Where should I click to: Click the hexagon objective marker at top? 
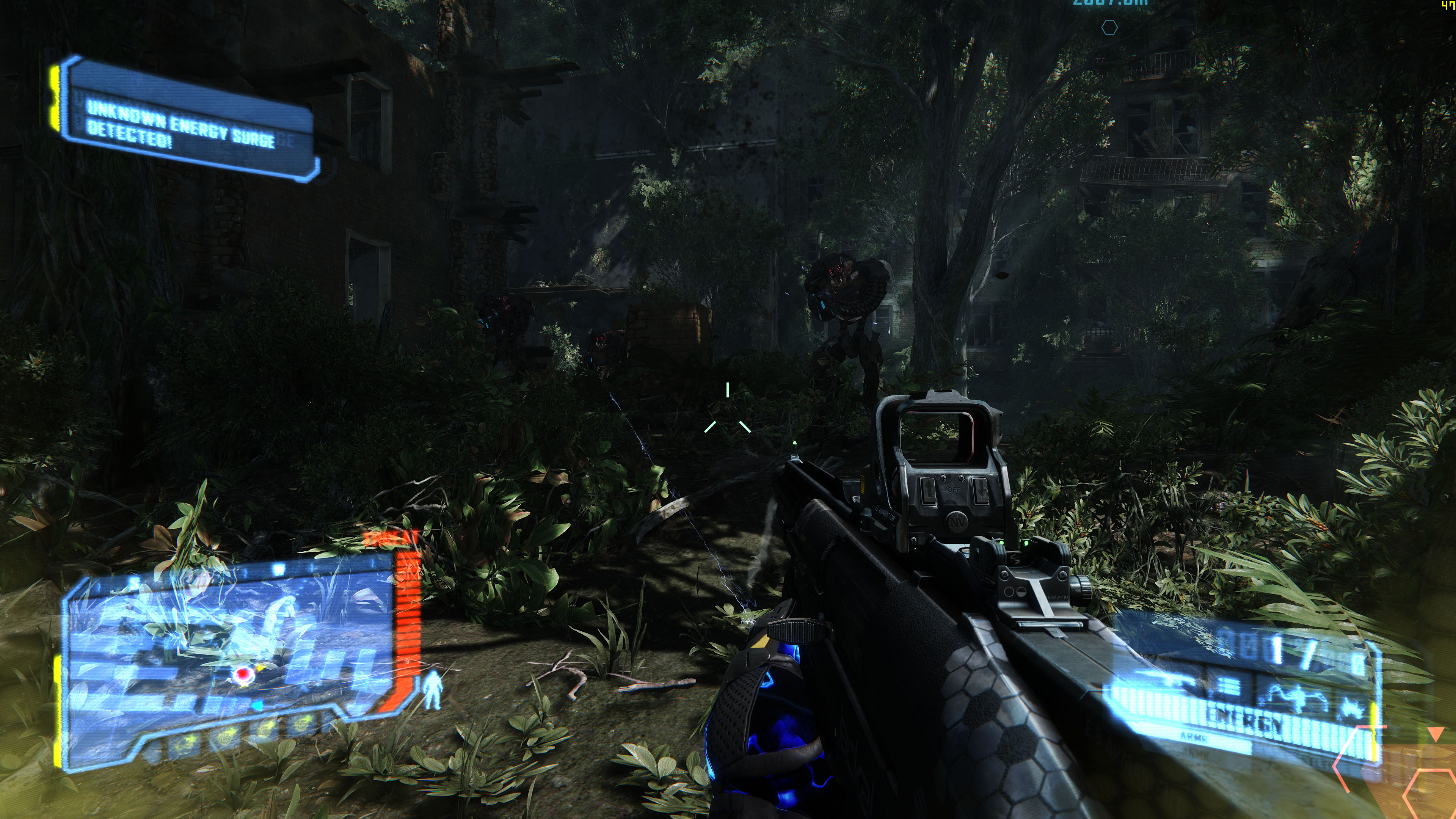[1109, 27]
